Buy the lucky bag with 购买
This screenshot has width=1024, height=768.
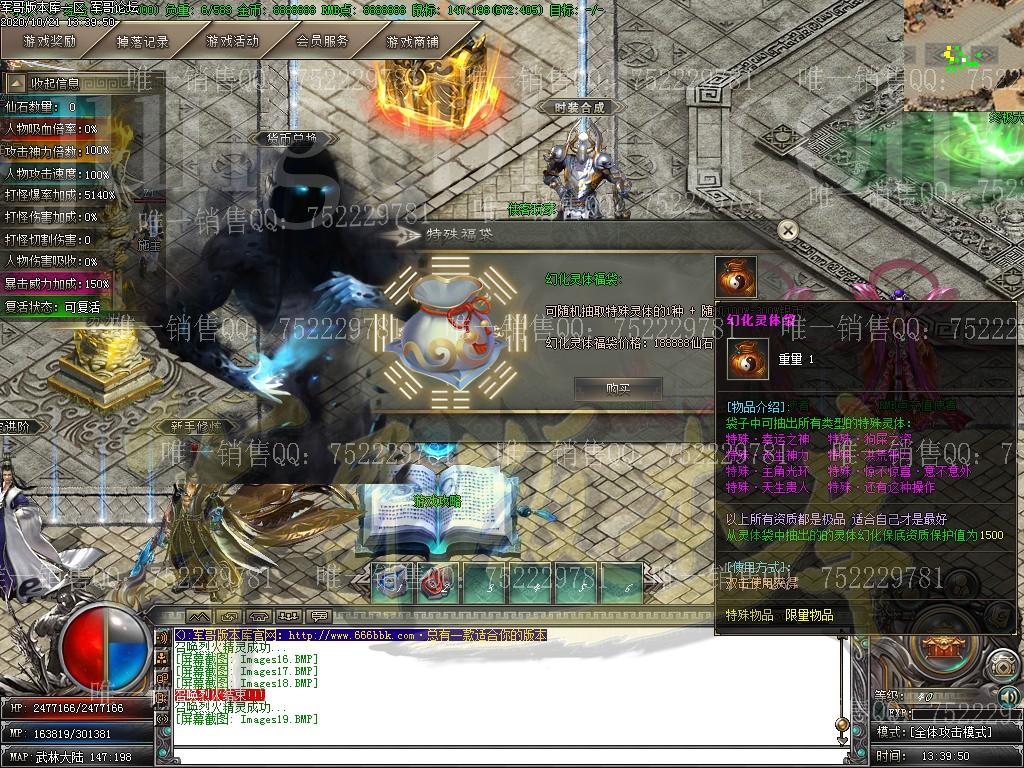point(618,389)
